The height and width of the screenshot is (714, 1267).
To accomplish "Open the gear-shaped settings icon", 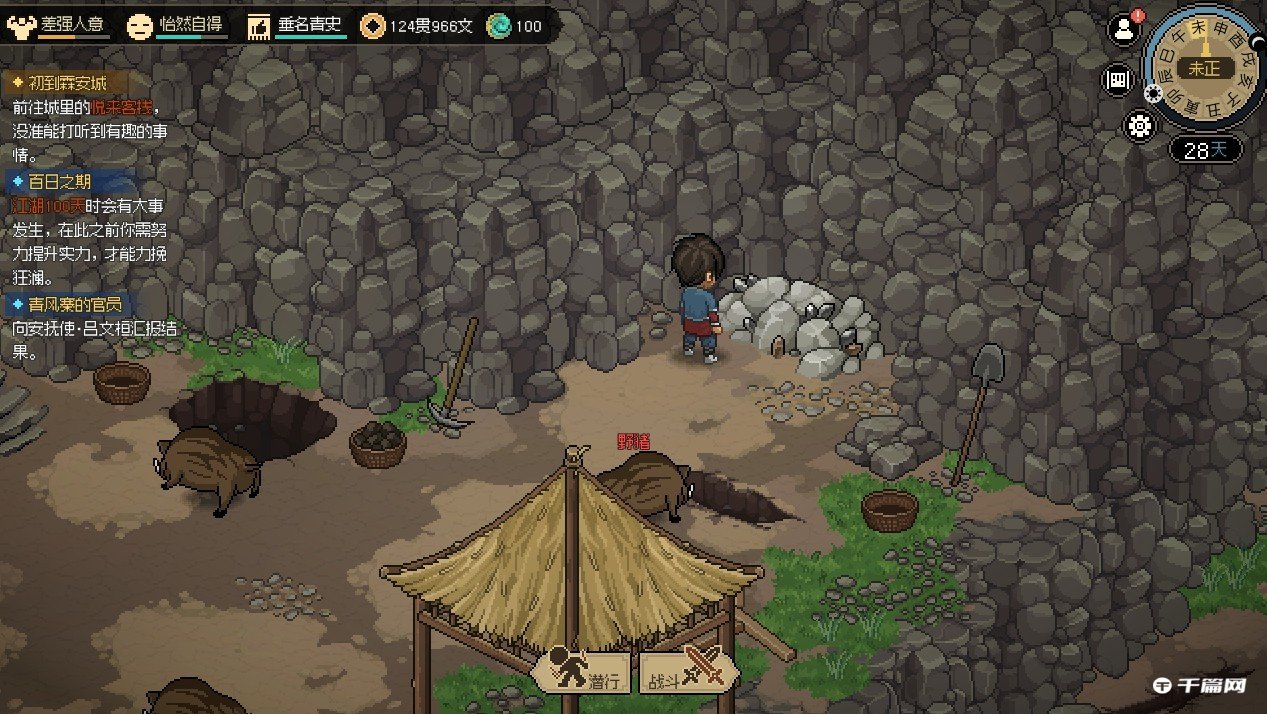I will point(1139,126).
